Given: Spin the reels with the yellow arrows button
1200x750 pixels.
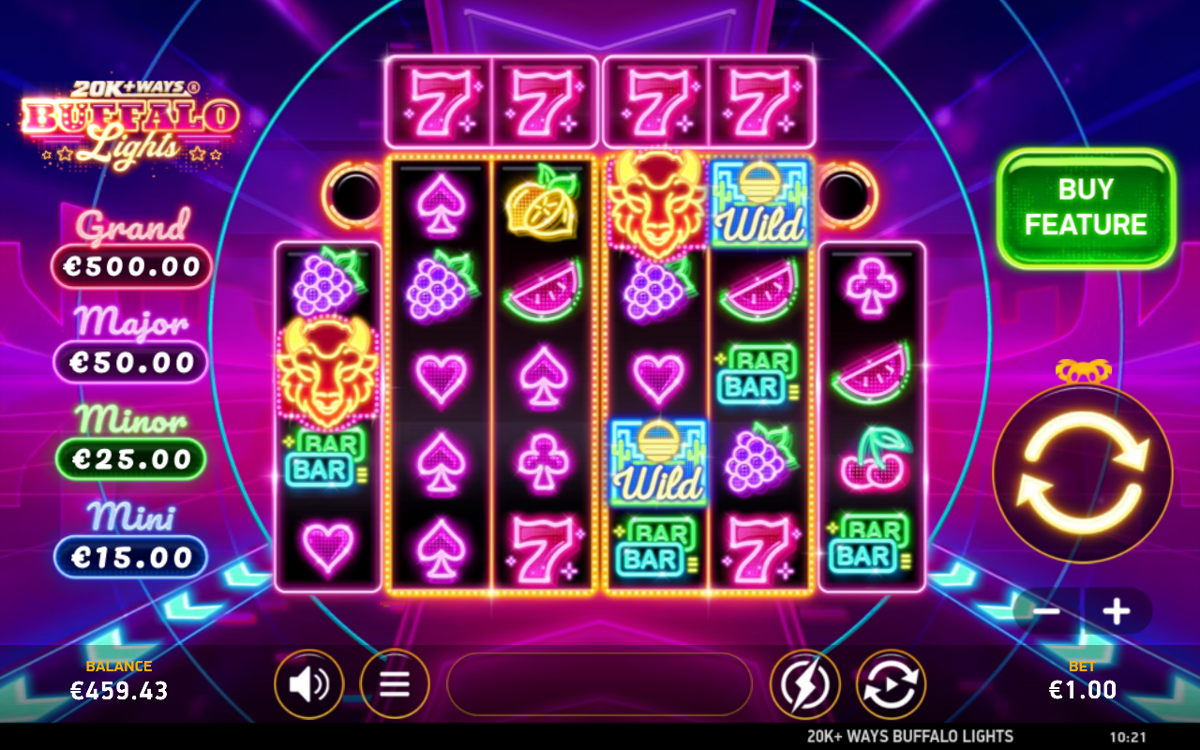Looking at the screenshot, I should pos(1082,472).
